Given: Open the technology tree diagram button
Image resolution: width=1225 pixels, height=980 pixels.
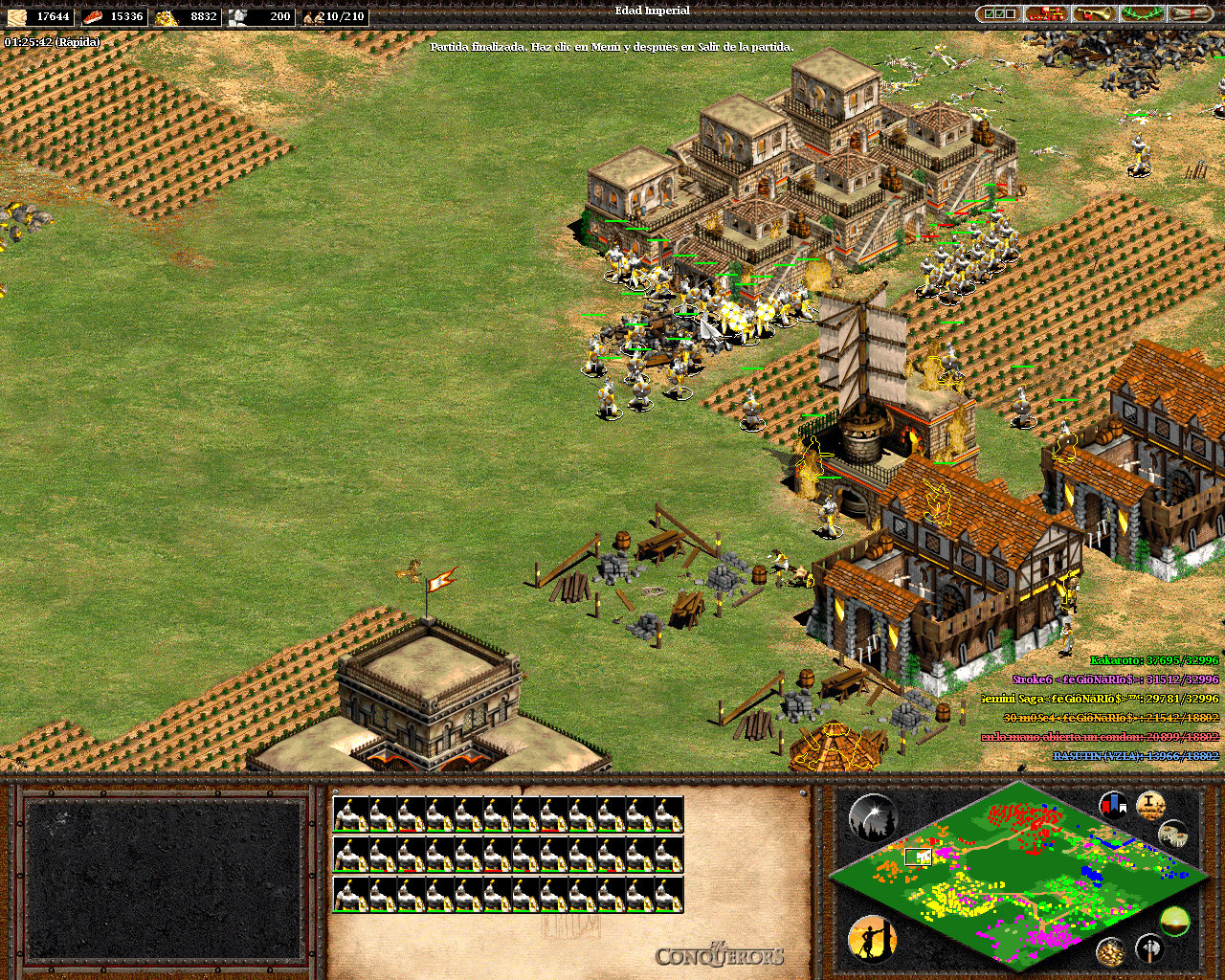Looking at the screenshot, I should click(1046, 14).
